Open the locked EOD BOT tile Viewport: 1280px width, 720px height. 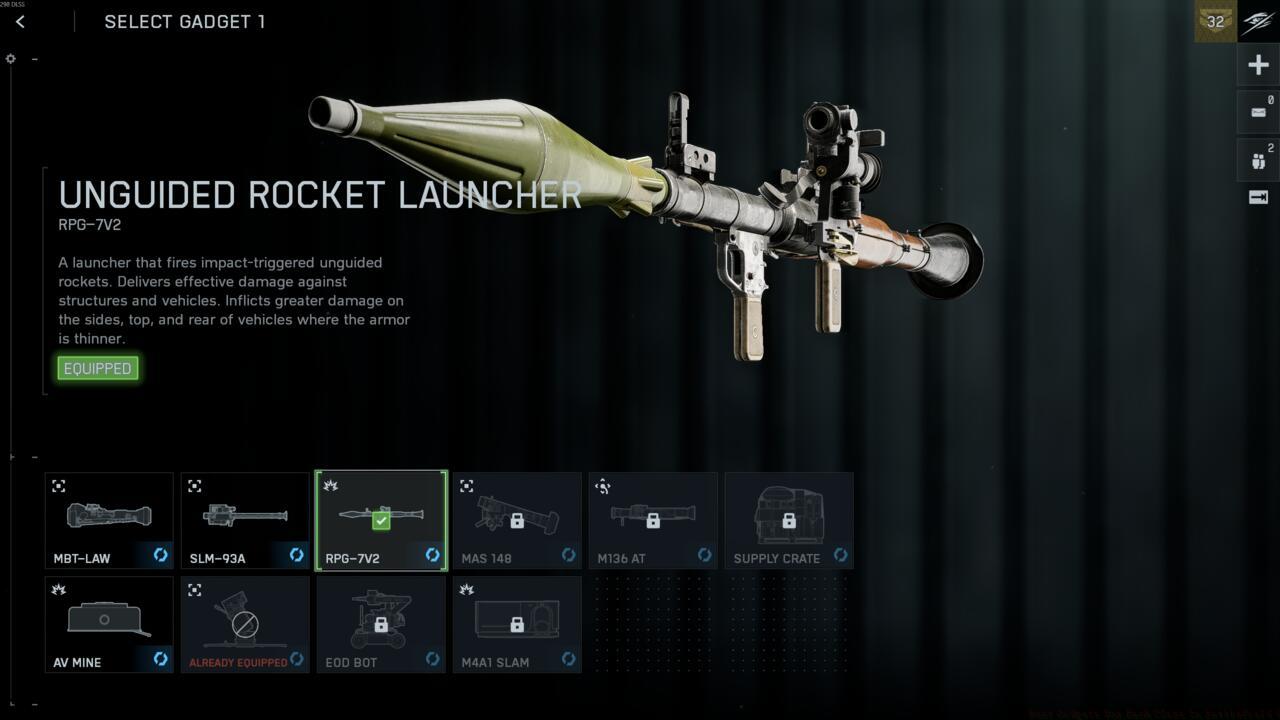(x=381, y=623)
